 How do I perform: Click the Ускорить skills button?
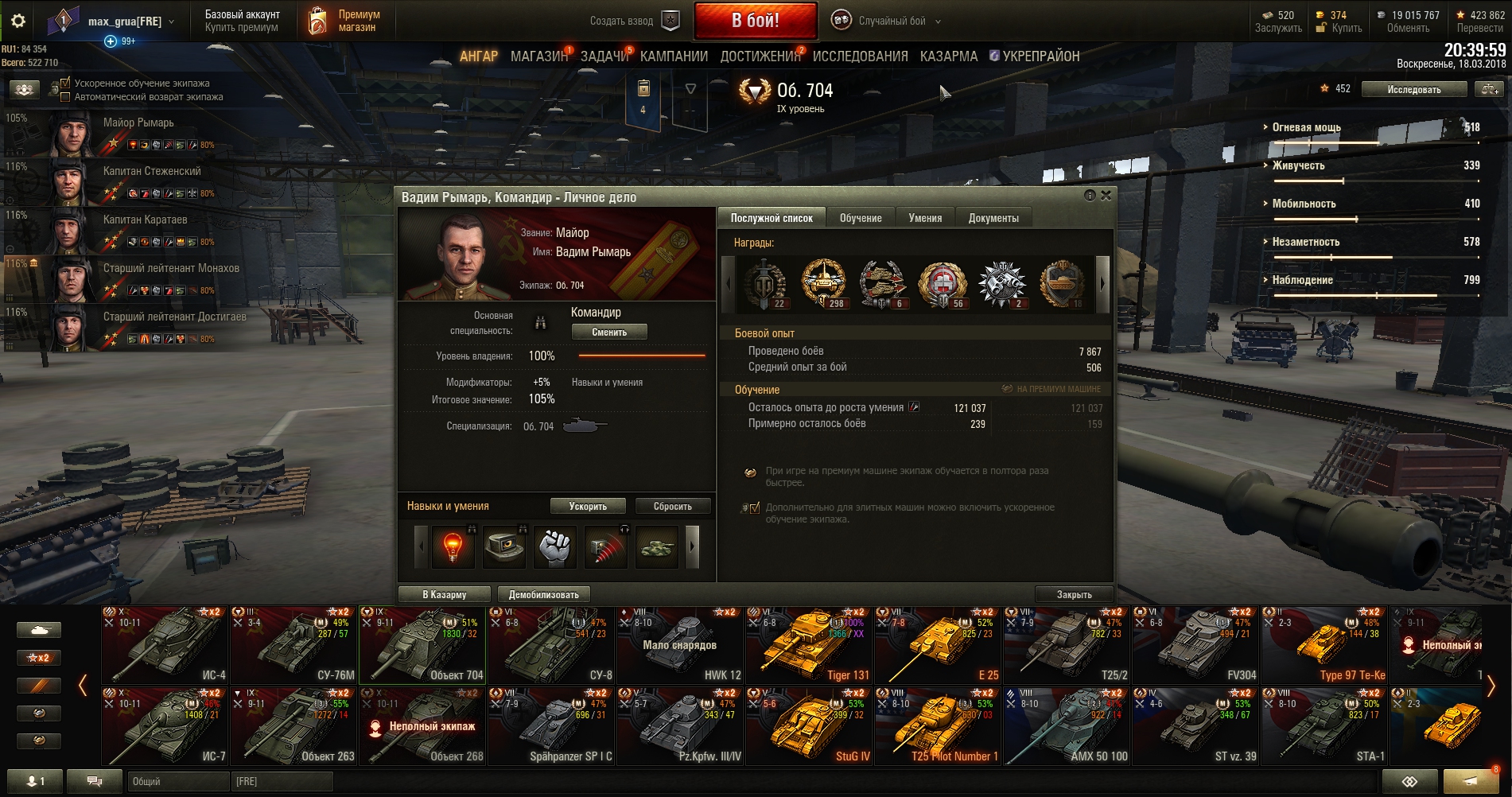[x=588, y=506]
